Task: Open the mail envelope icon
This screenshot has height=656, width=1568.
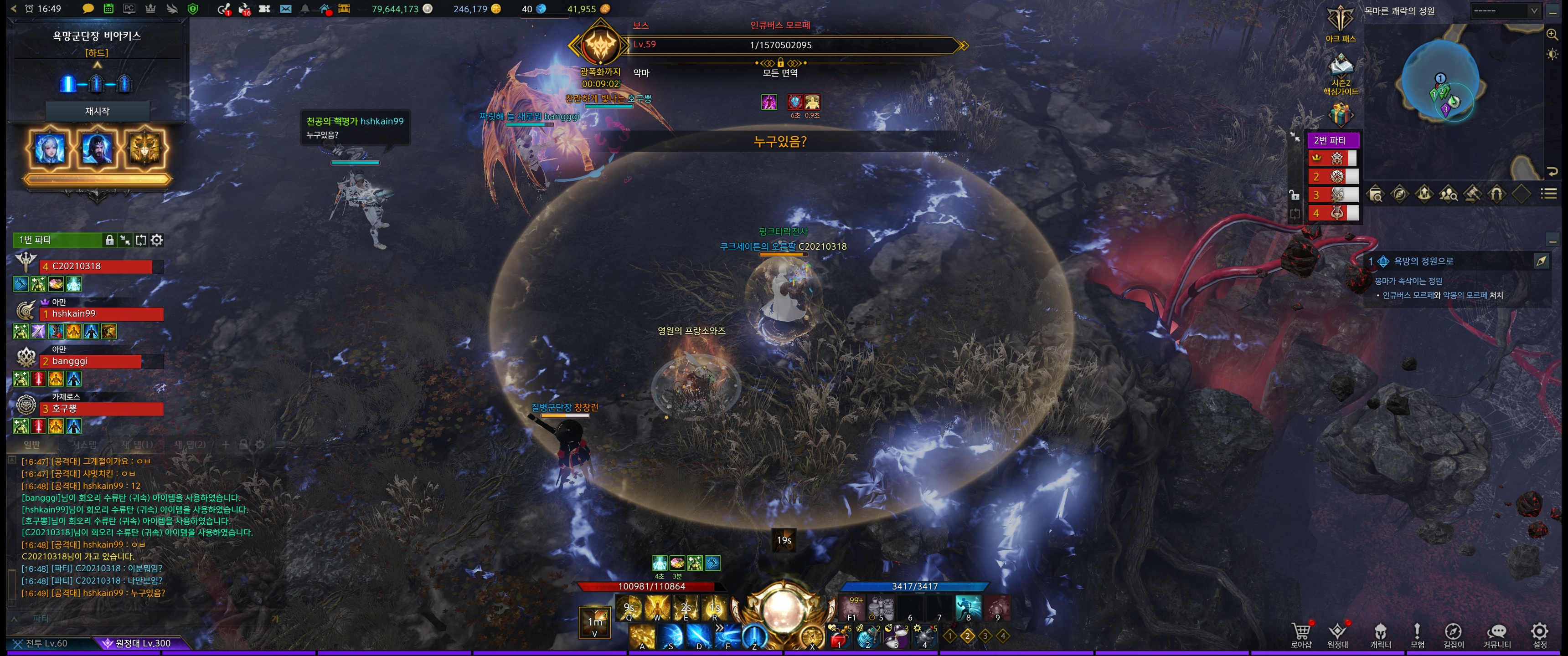Action: (x=285, y=9)
